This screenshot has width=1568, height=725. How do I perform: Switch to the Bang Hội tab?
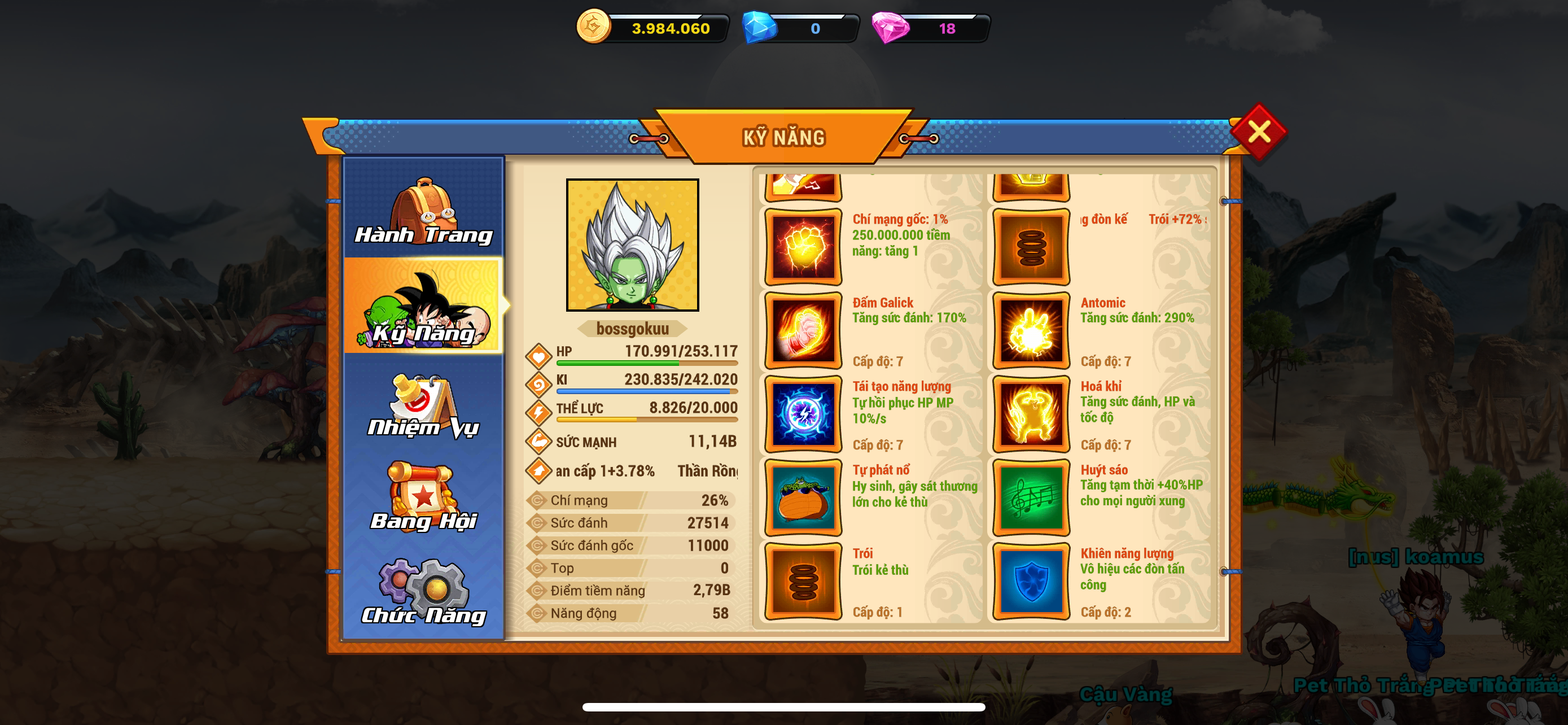[x=424, y=497]
